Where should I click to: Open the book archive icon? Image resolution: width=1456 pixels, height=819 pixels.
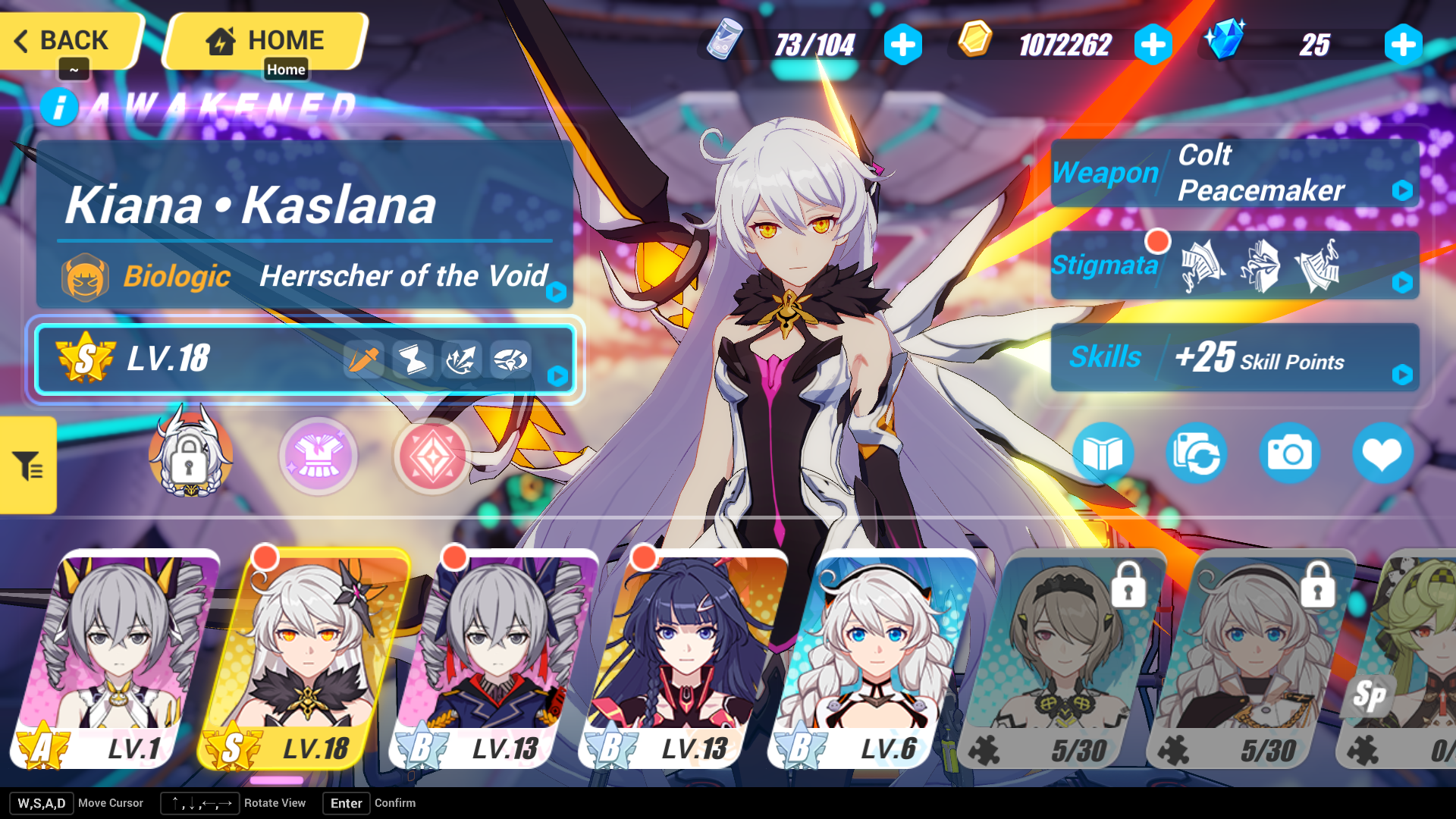(1103, 454)
